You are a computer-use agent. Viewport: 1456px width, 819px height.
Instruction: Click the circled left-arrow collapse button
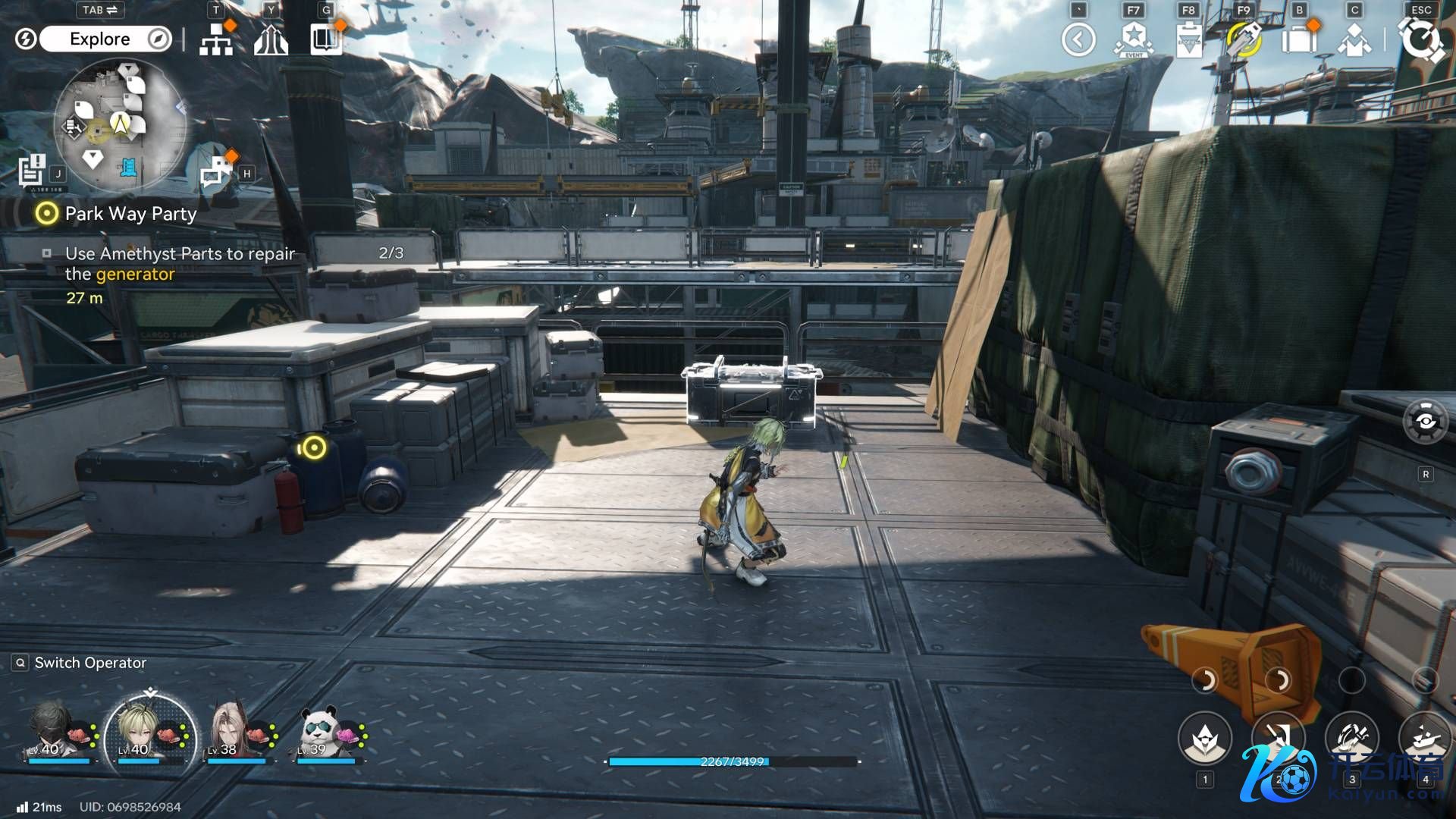point(1078,39)
